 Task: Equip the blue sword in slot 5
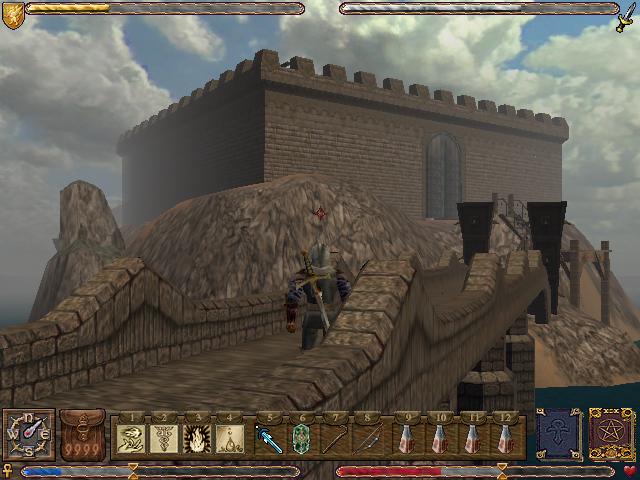(270, 438)
